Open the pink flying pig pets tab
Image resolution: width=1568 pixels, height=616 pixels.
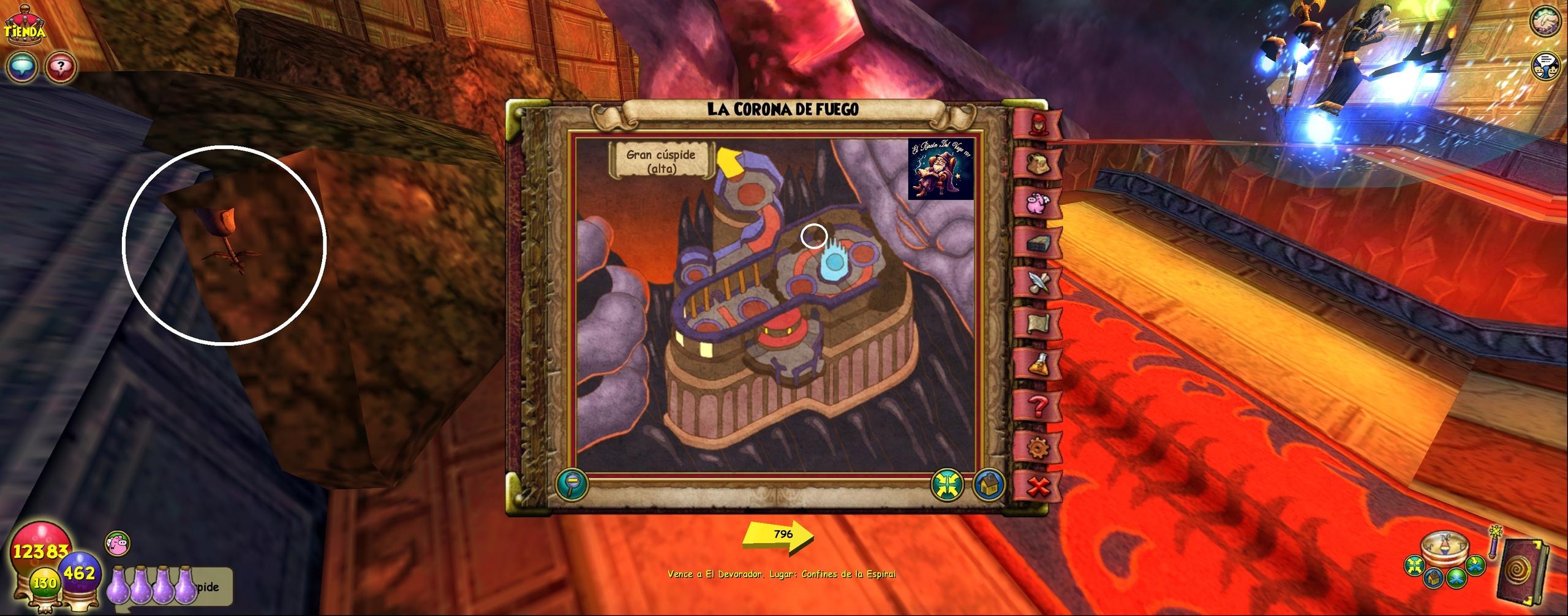coord(1038,203)
